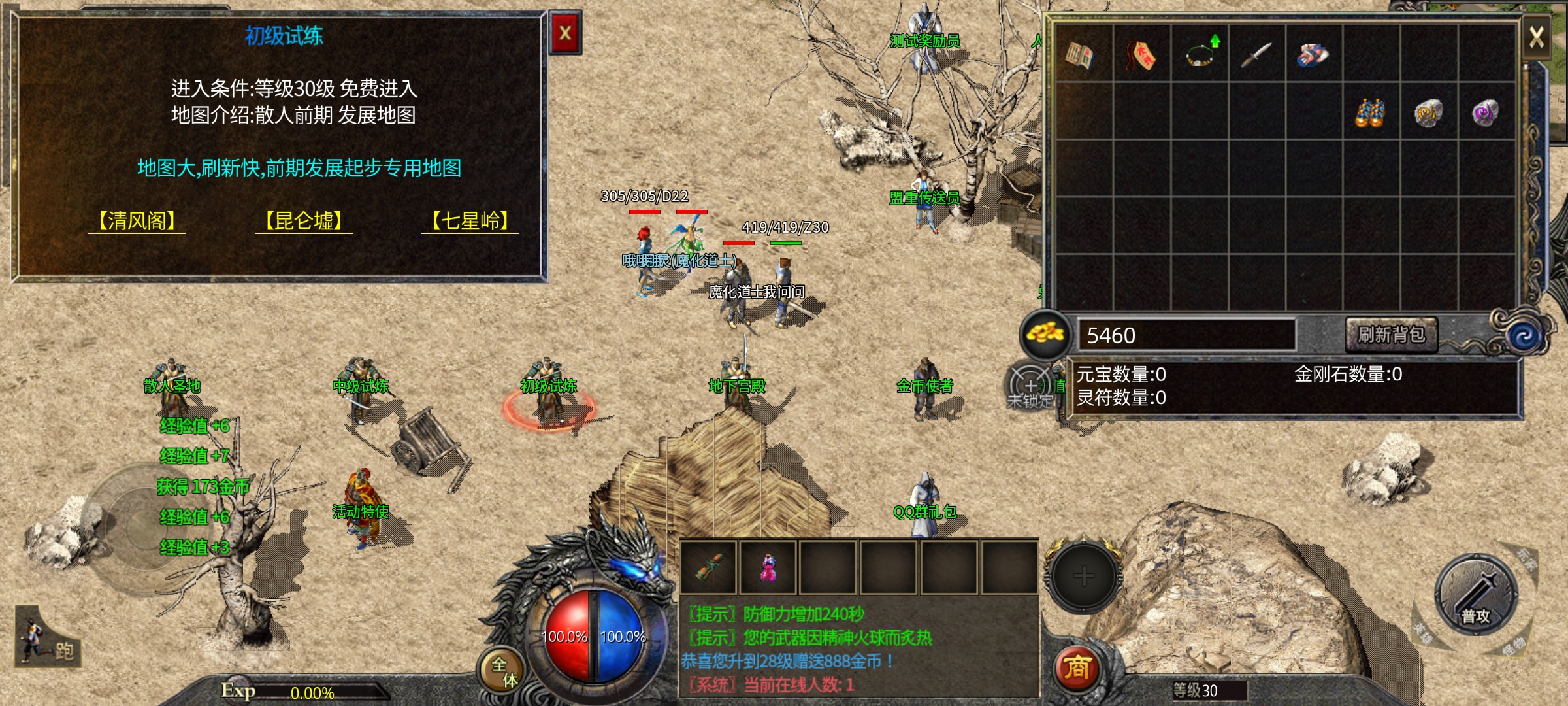This screenshot has width=1568, height=706.
Task: Tap the 全体 round mode button
Action: 504,671
